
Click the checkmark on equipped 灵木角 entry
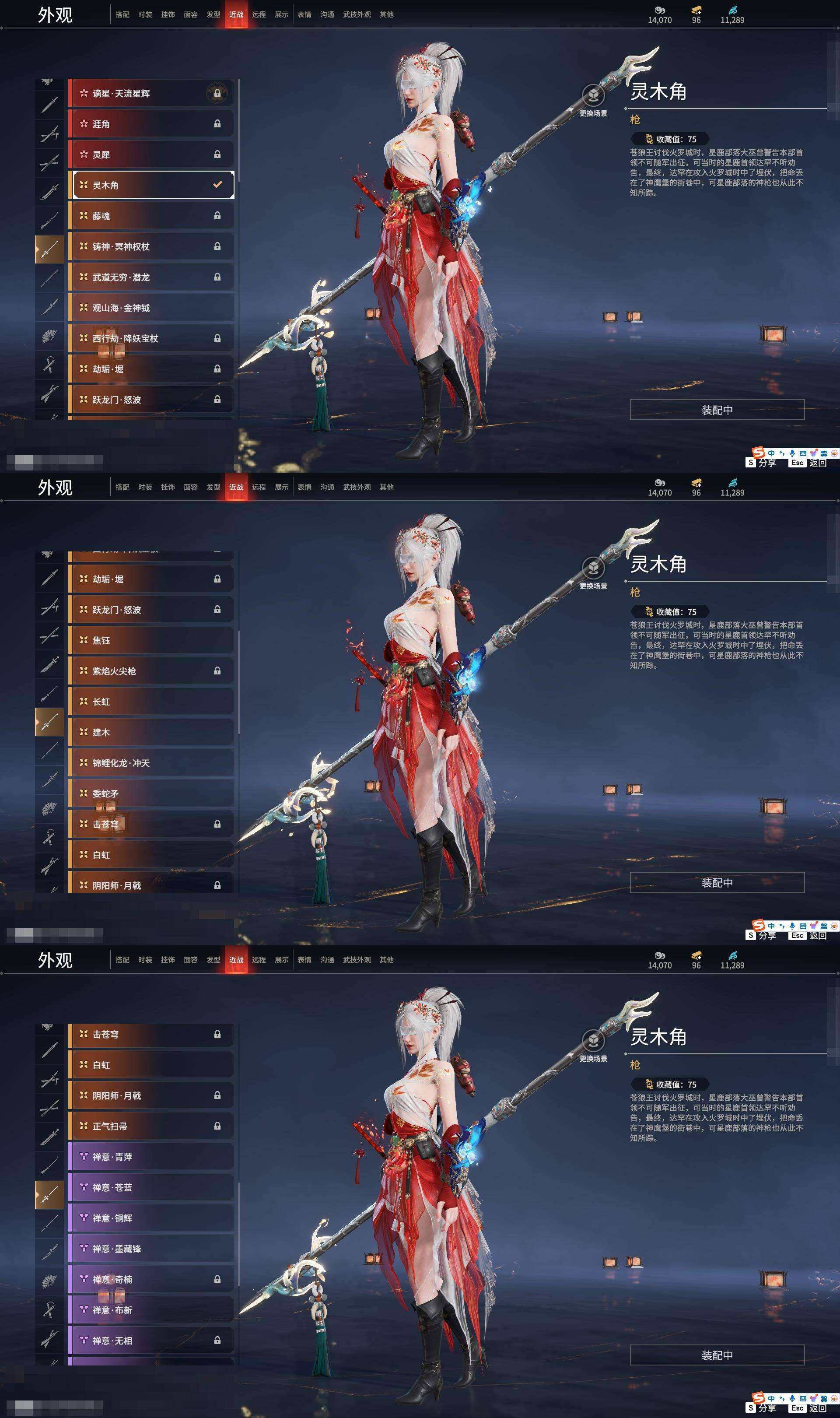(217, 183)
